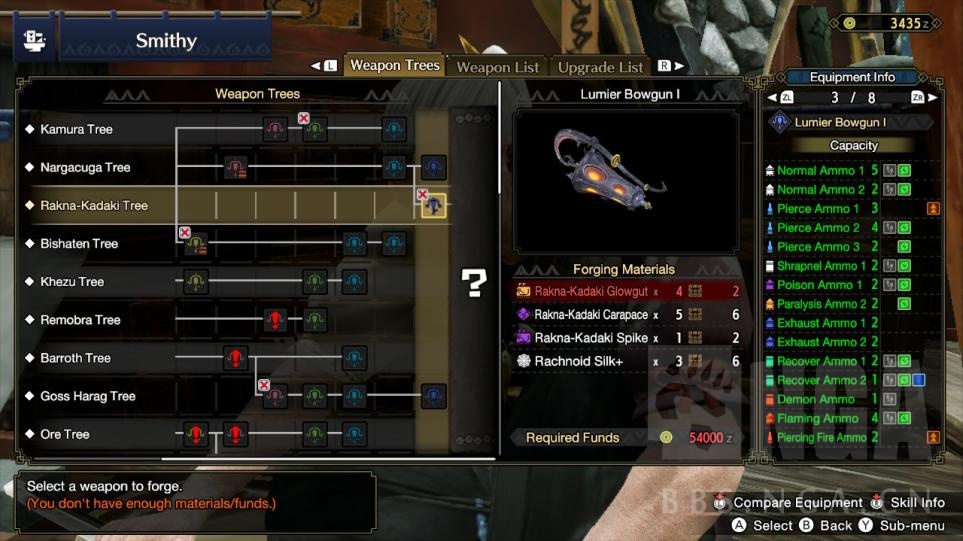Image resolution: width=963 pixels, height=541 pixels.
Task: Select the Ore Tree row
Action: pos(64,434)
